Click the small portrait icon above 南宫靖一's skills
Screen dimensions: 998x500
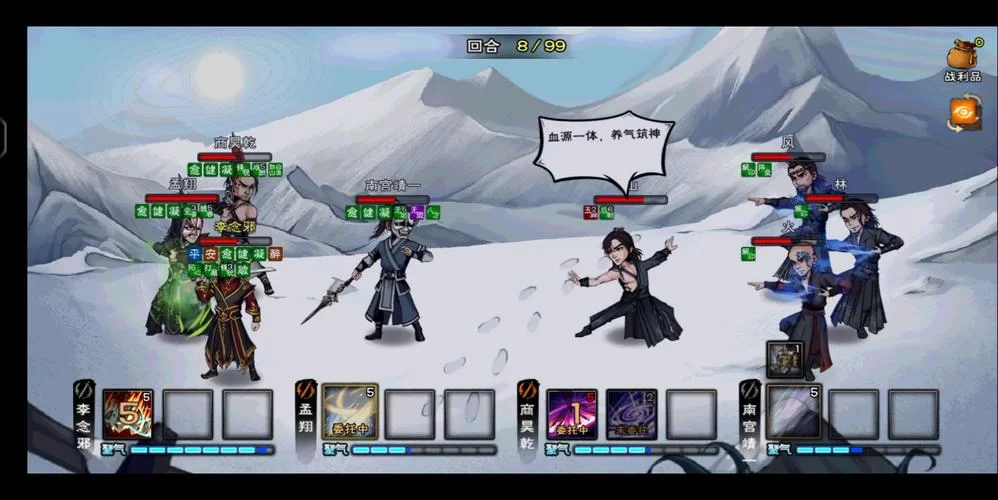tap(785, 359)
